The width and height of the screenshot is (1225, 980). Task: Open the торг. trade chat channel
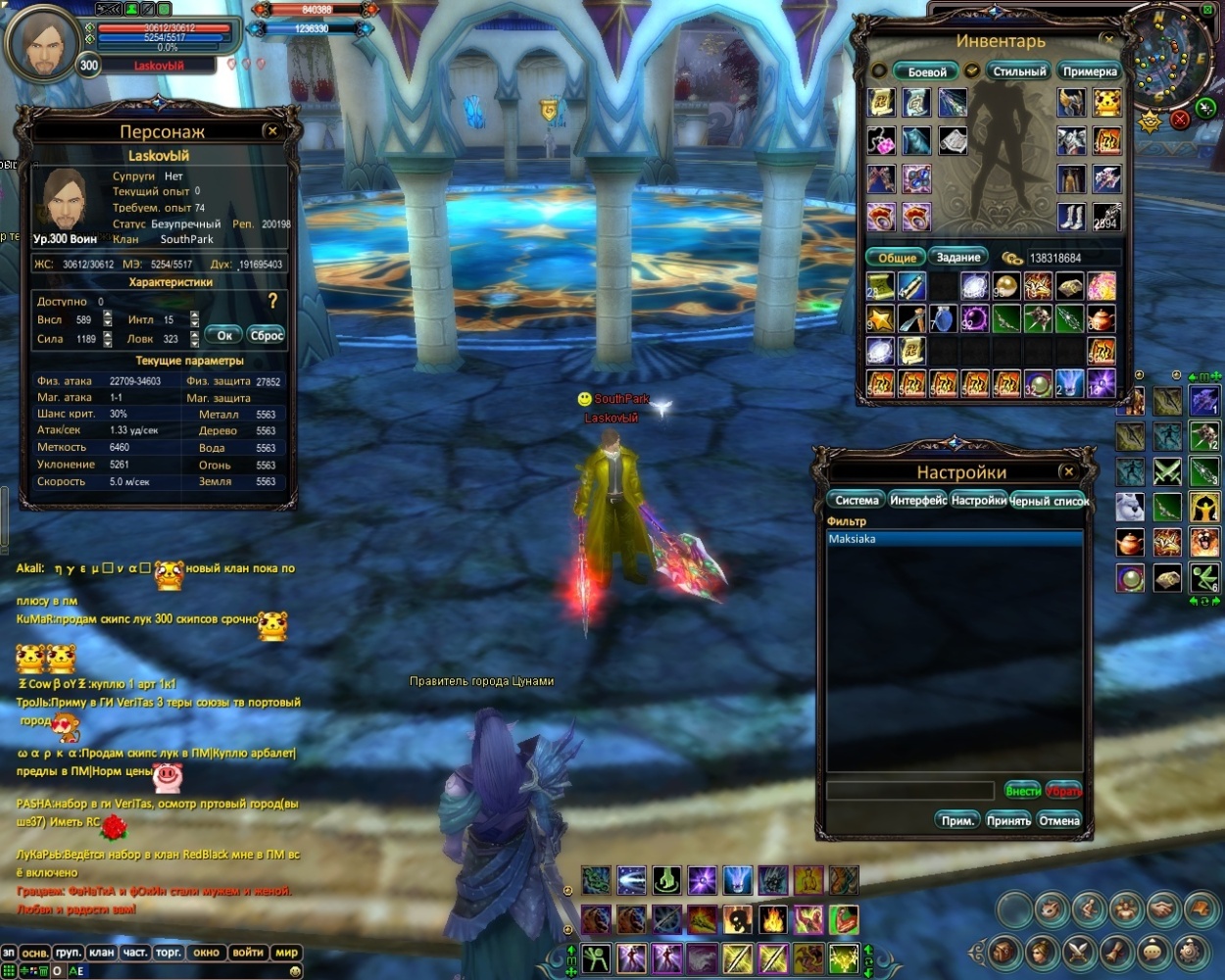pos(169,953)
